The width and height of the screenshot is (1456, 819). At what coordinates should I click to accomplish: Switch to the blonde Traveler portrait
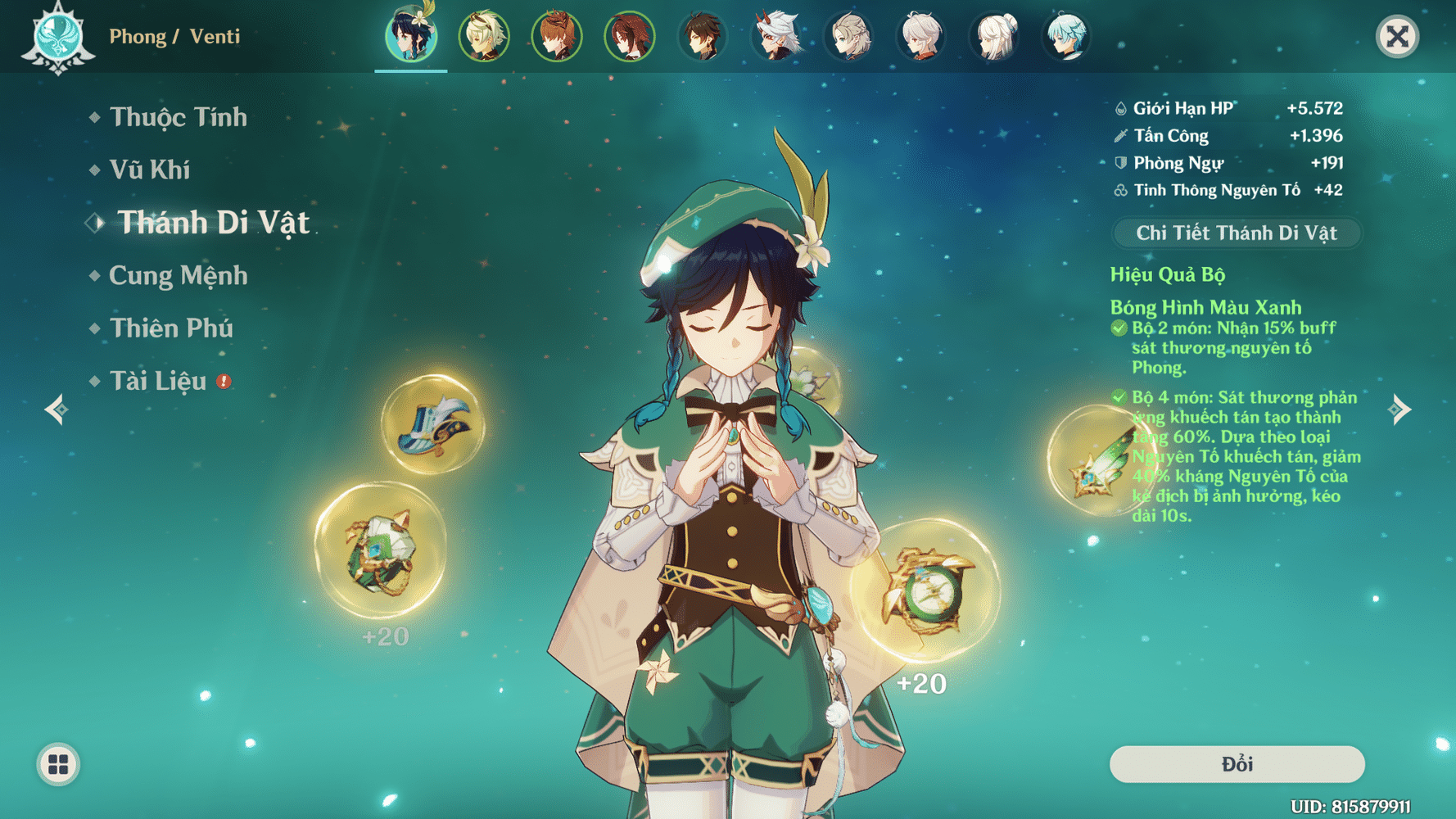click(483, 36)
